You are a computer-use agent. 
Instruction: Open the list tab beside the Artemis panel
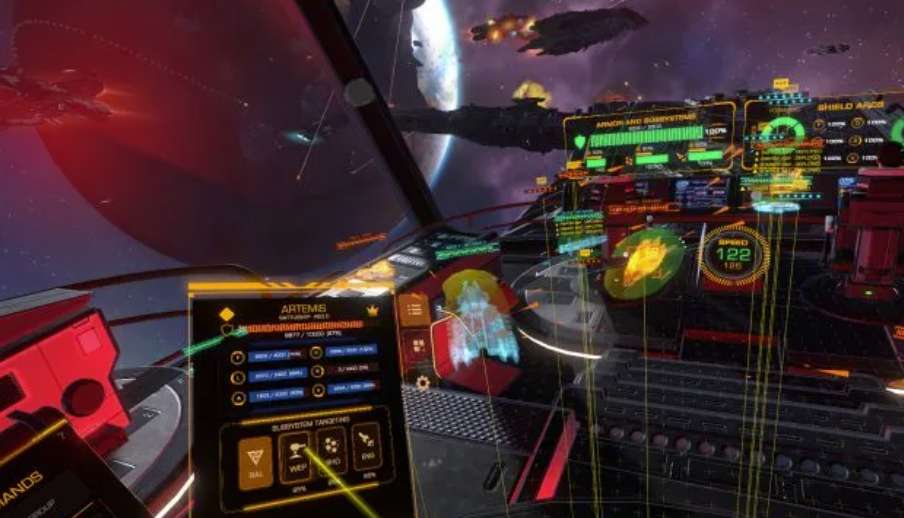414,309
